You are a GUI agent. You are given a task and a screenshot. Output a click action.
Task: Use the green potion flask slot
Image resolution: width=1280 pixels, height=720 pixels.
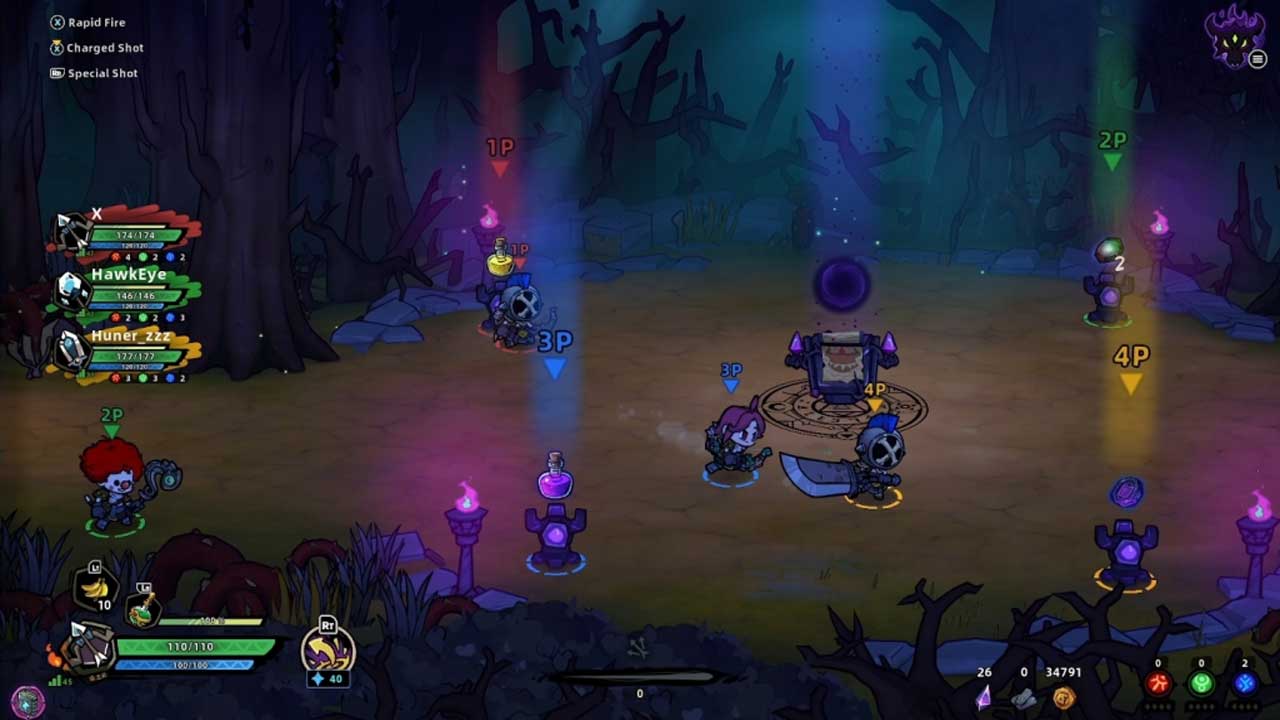tap(142, 608)
